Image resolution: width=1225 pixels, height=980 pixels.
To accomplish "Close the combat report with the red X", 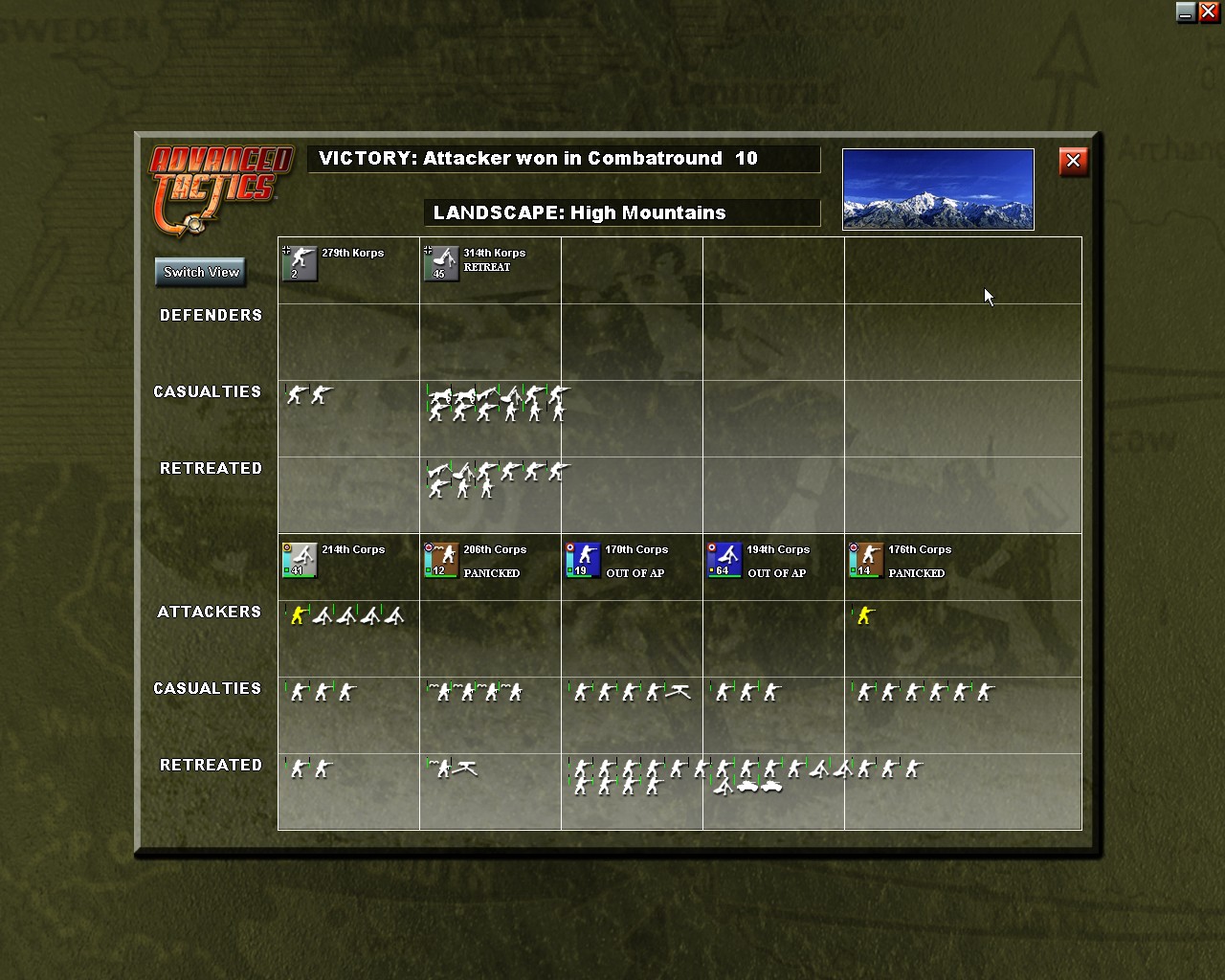I will tap(1073, 161).
